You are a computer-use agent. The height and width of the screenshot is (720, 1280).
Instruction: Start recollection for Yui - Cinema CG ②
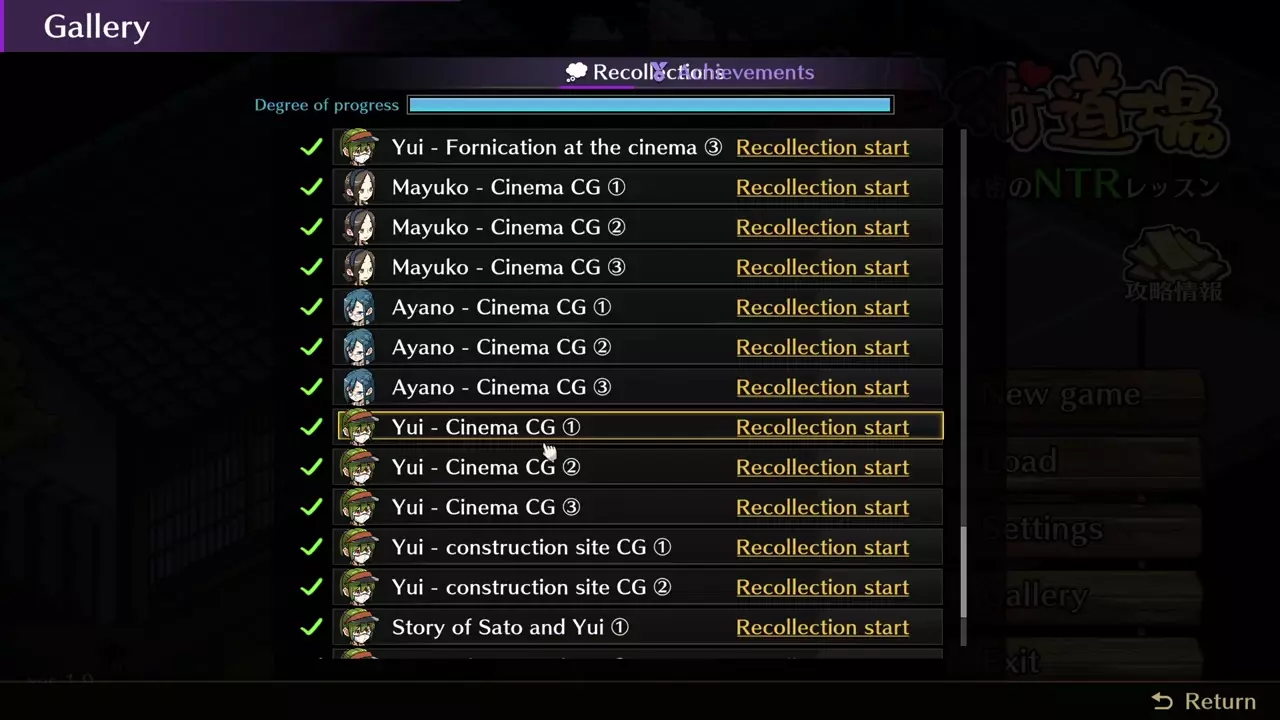pos(822,467)
